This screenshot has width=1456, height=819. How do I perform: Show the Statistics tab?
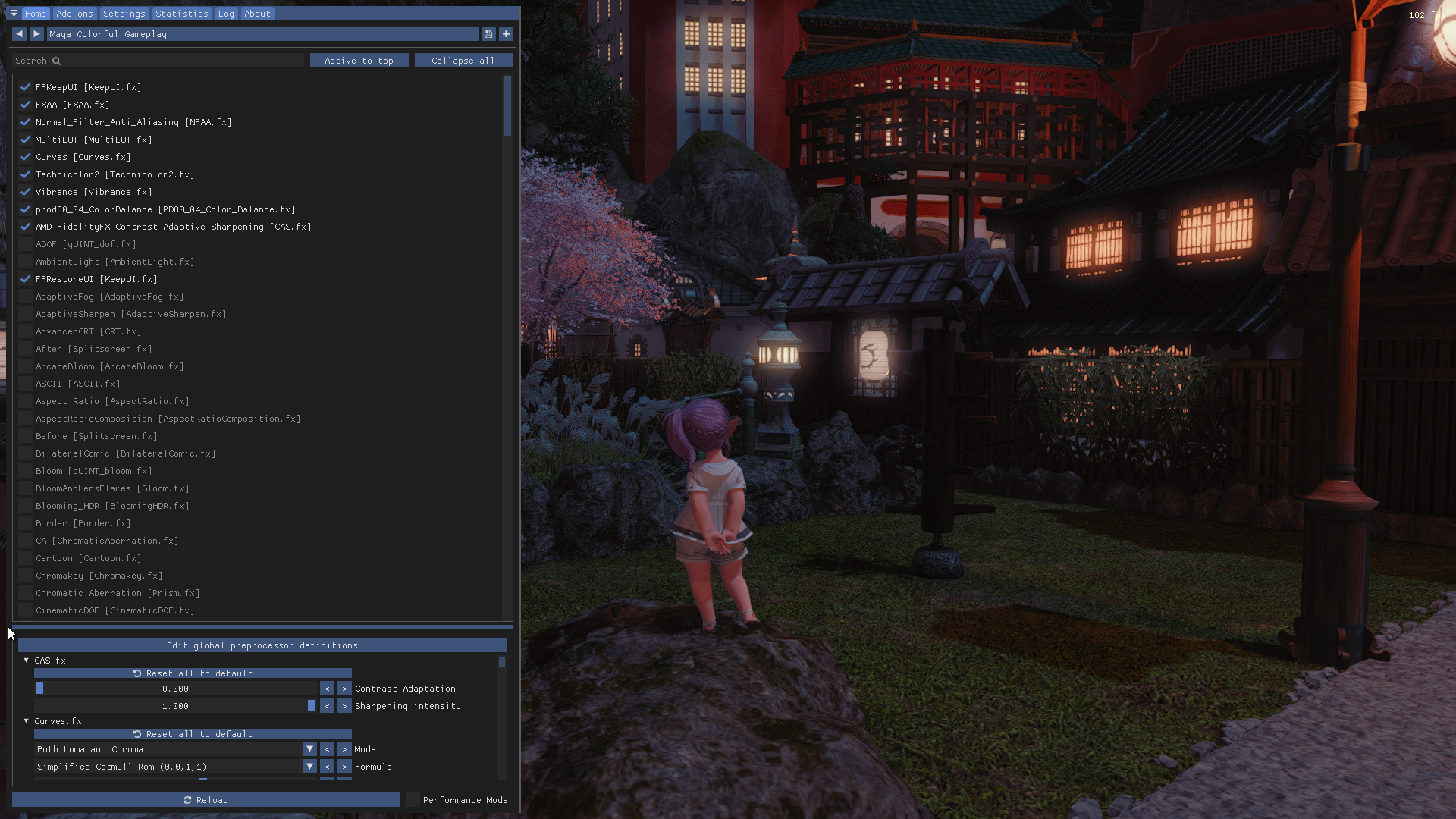pyautogui.click(x=181, y=14)
